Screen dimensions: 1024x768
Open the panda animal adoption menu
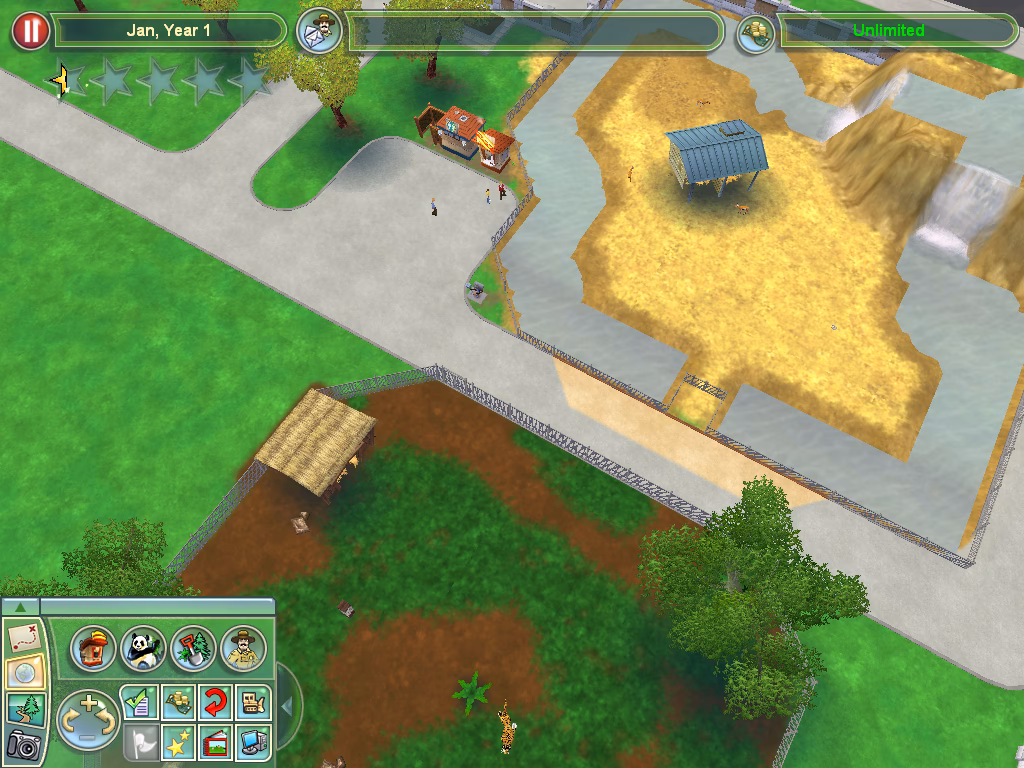pyautogui.click(x=143, y=649)
